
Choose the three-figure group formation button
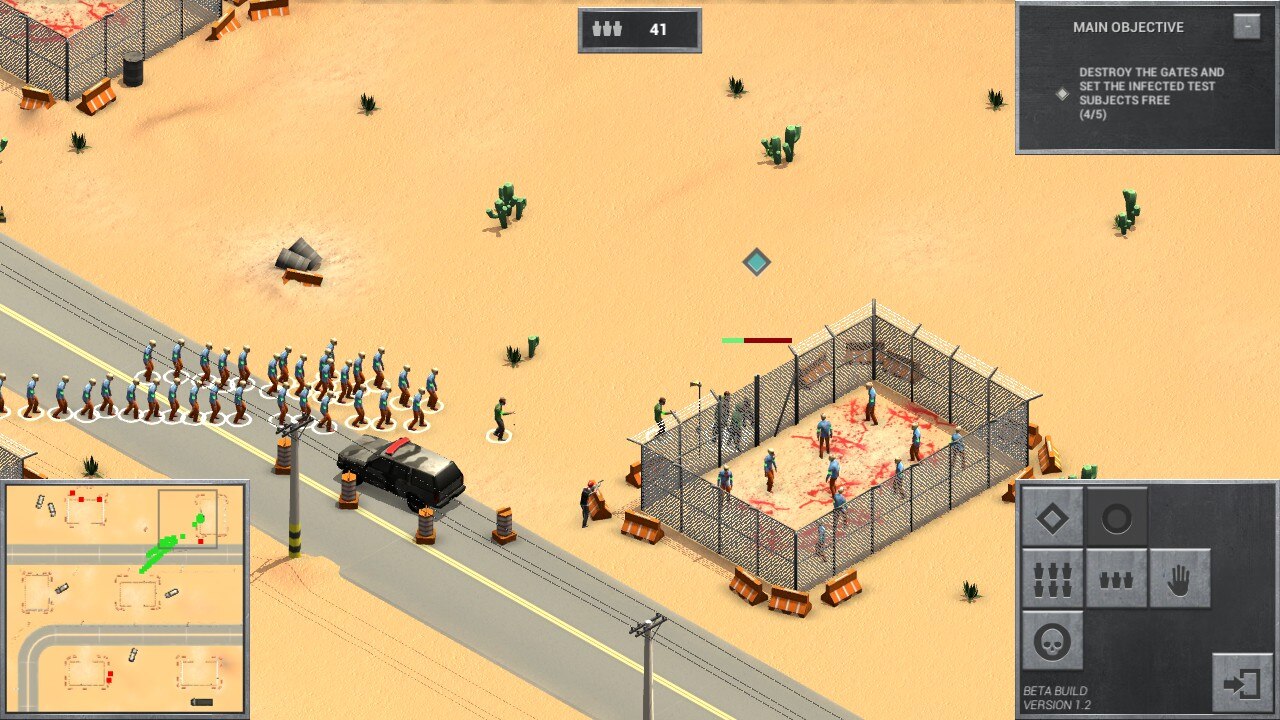click(1116, 579)
